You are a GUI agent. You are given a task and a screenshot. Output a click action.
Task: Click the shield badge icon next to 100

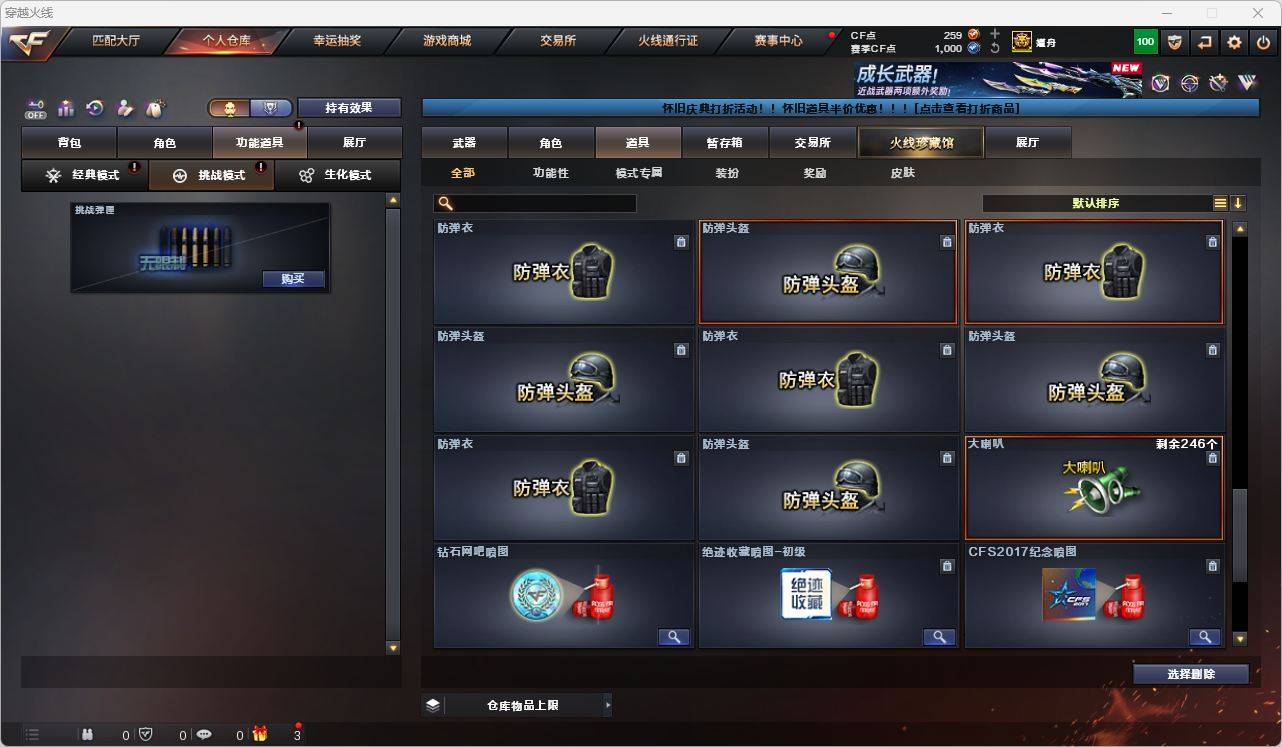(x=1175, y=42)
